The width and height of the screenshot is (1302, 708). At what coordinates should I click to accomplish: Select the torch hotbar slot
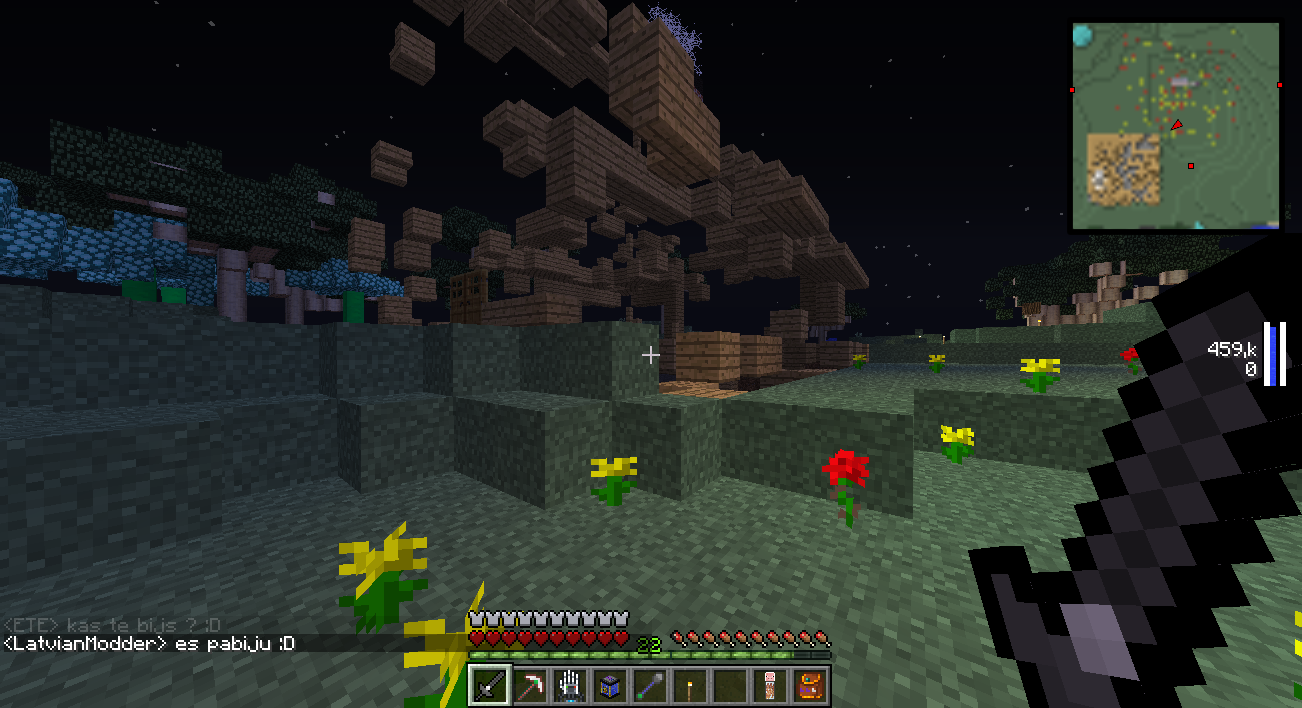[x=689, y=686]
